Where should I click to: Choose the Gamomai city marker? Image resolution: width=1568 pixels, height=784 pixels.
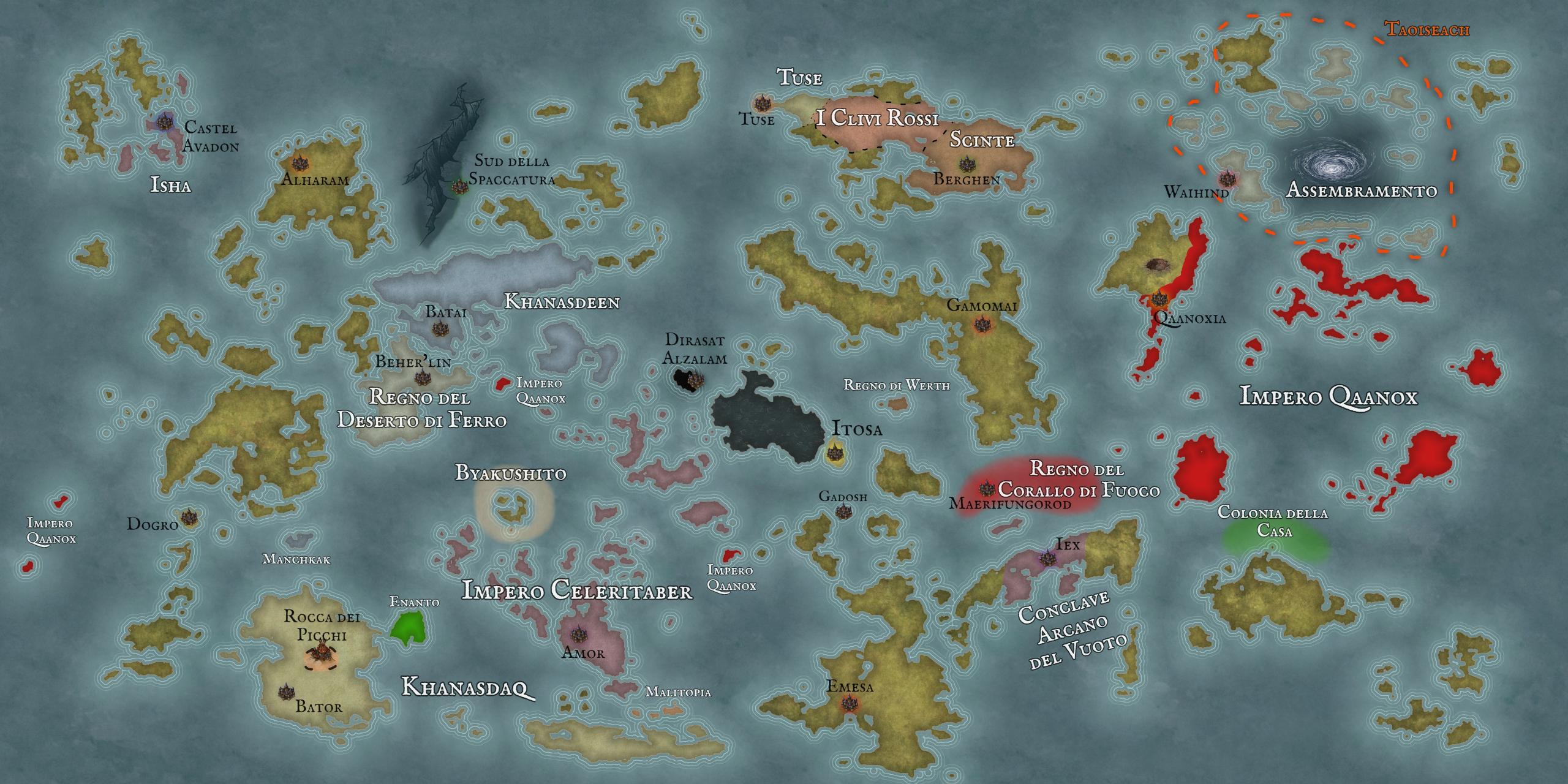[982, 323]
